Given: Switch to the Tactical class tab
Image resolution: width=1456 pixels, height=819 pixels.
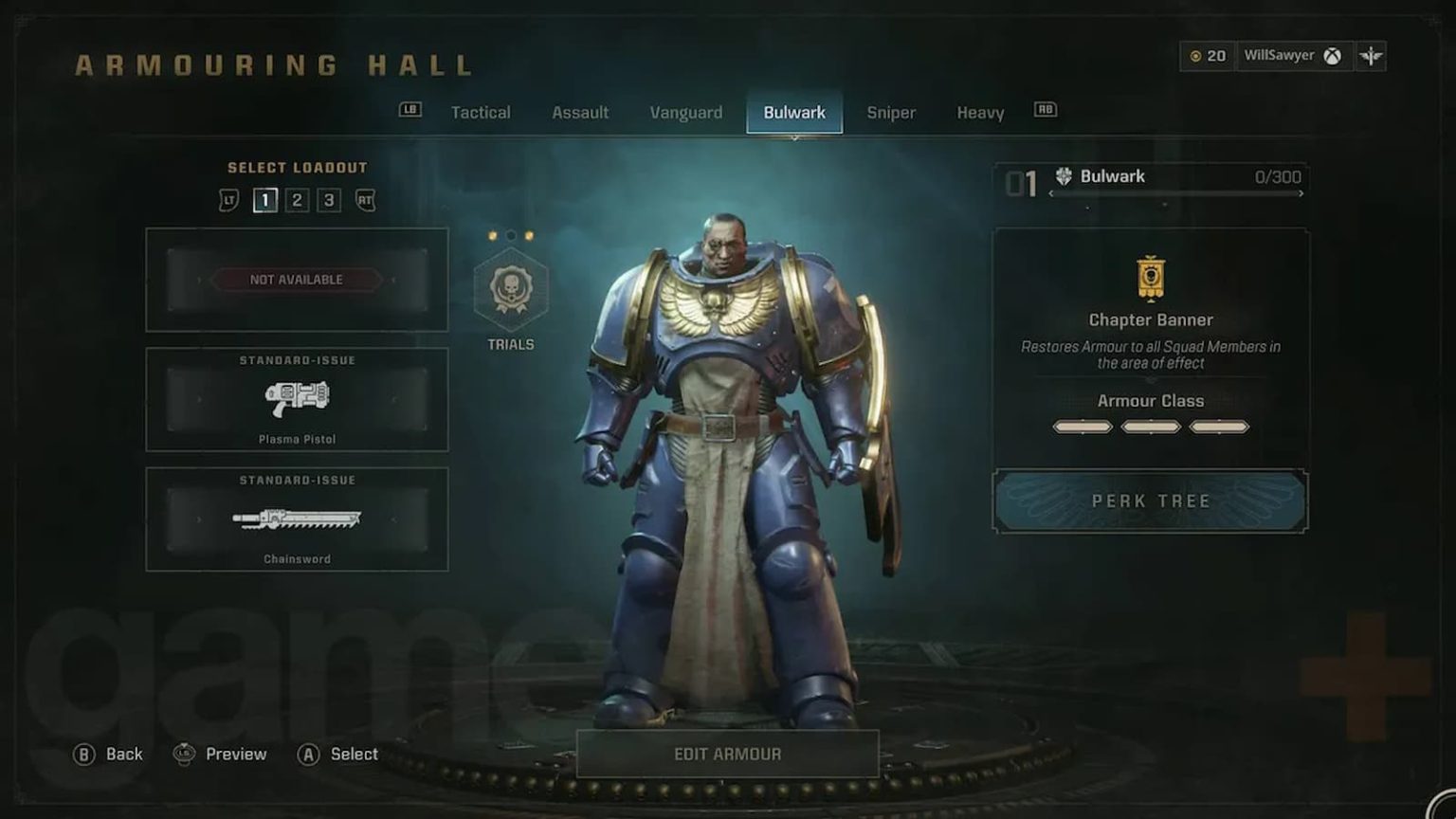Looking at the screenshot, I should tap(481, 112).
